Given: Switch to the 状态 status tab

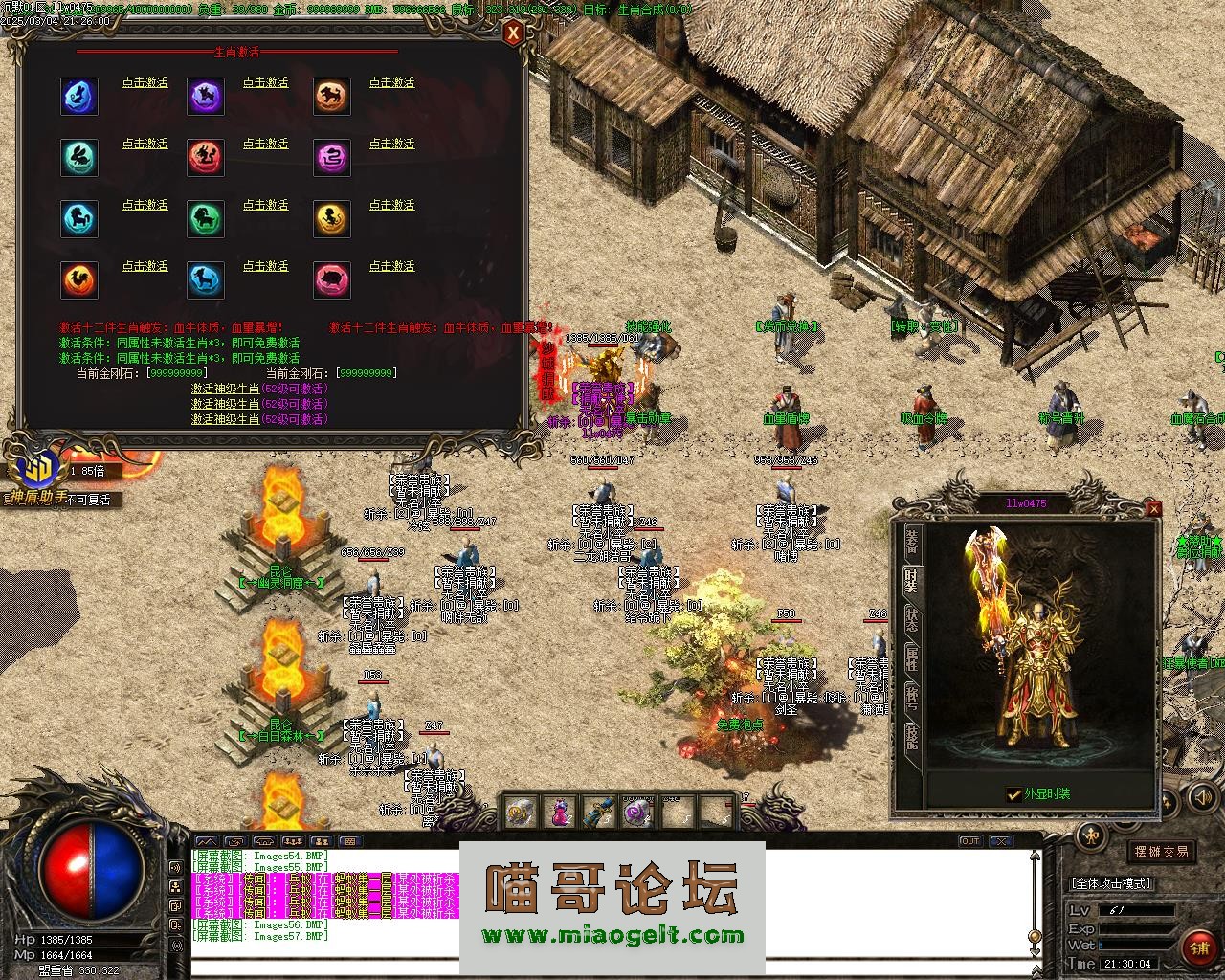Looking at the screenshot, I should tap(912, 618).
